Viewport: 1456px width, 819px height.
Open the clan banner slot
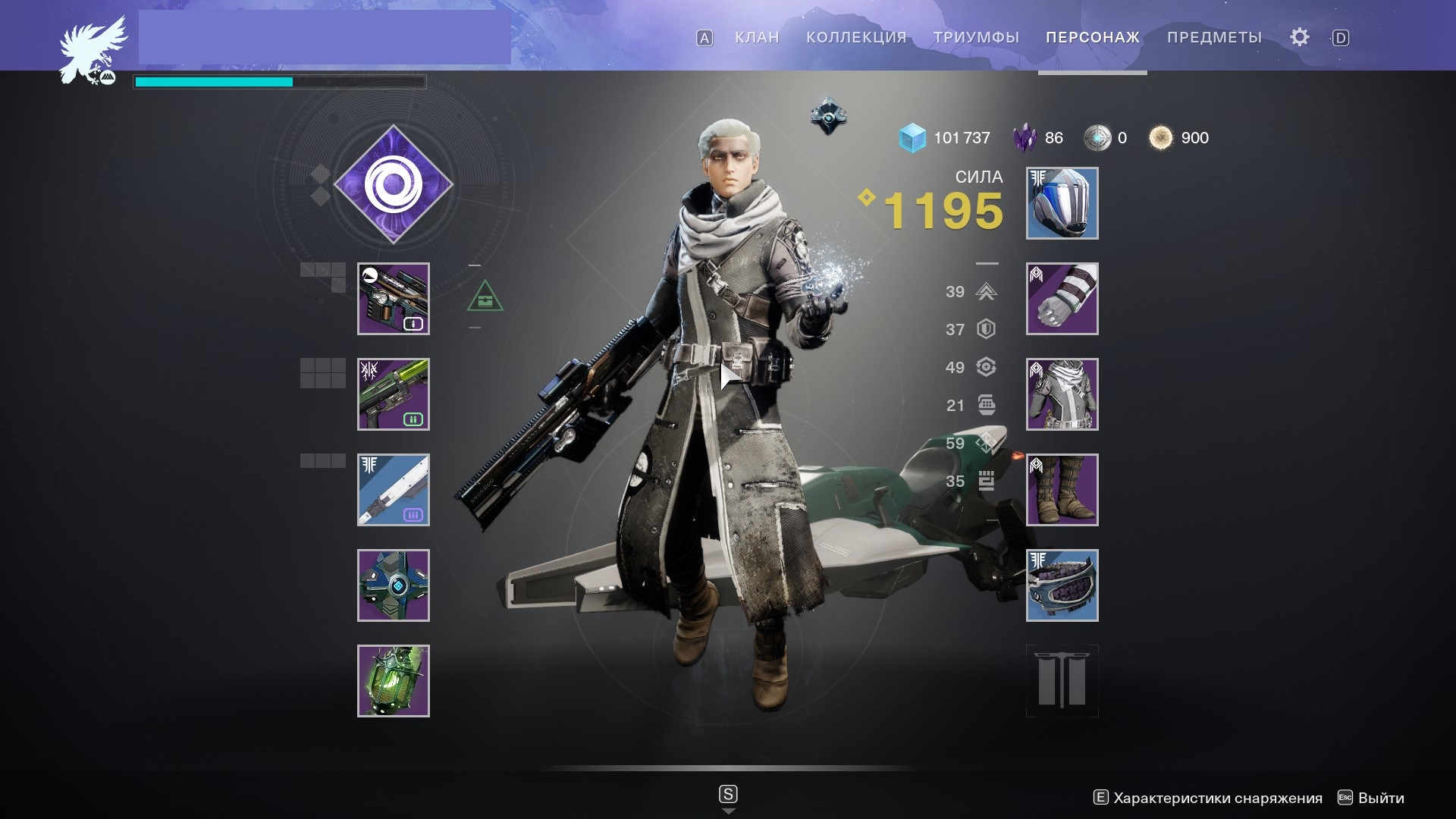[x=1062, y=681]
